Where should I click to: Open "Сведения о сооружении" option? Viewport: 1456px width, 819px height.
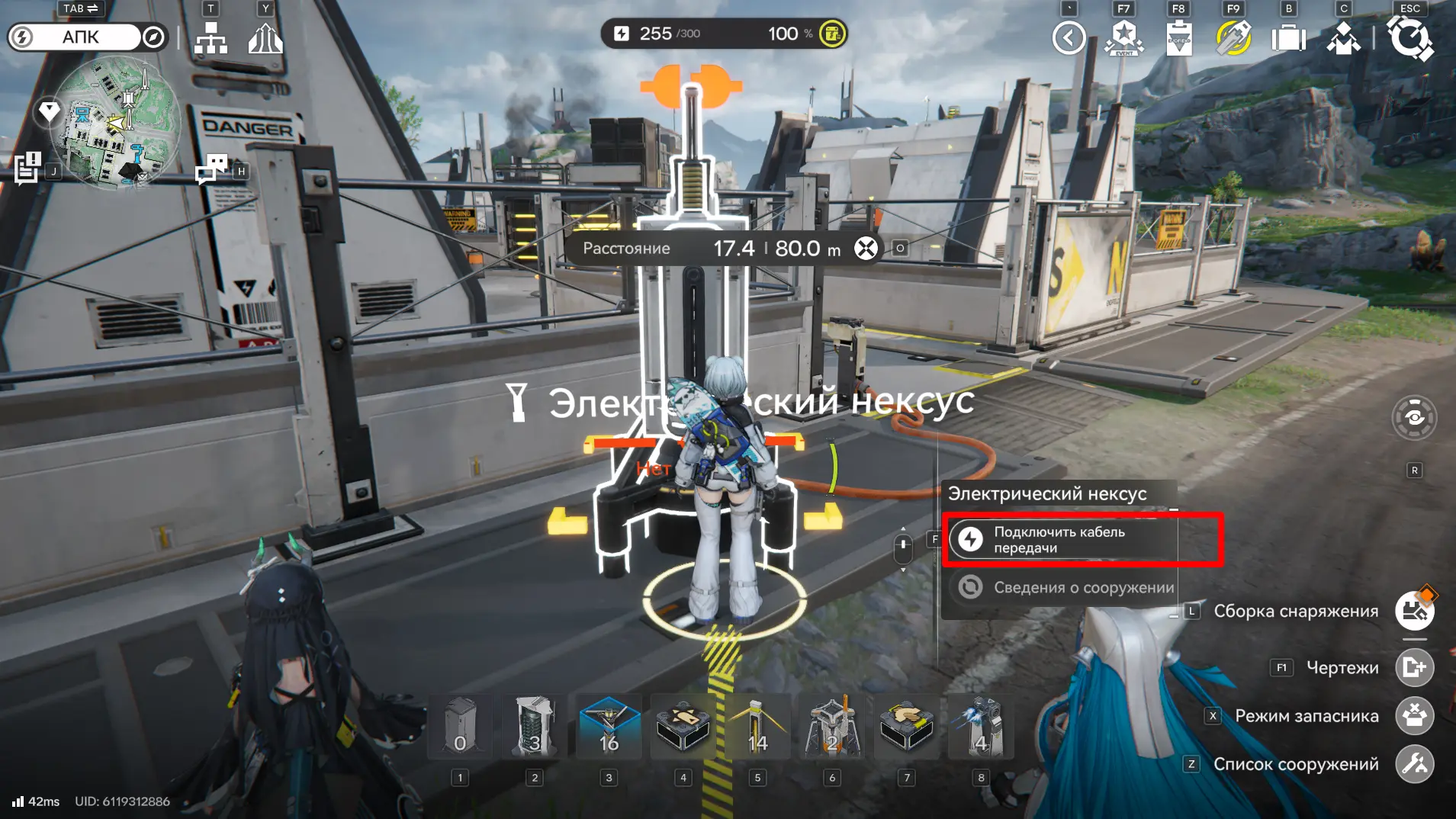point(1060,587)
